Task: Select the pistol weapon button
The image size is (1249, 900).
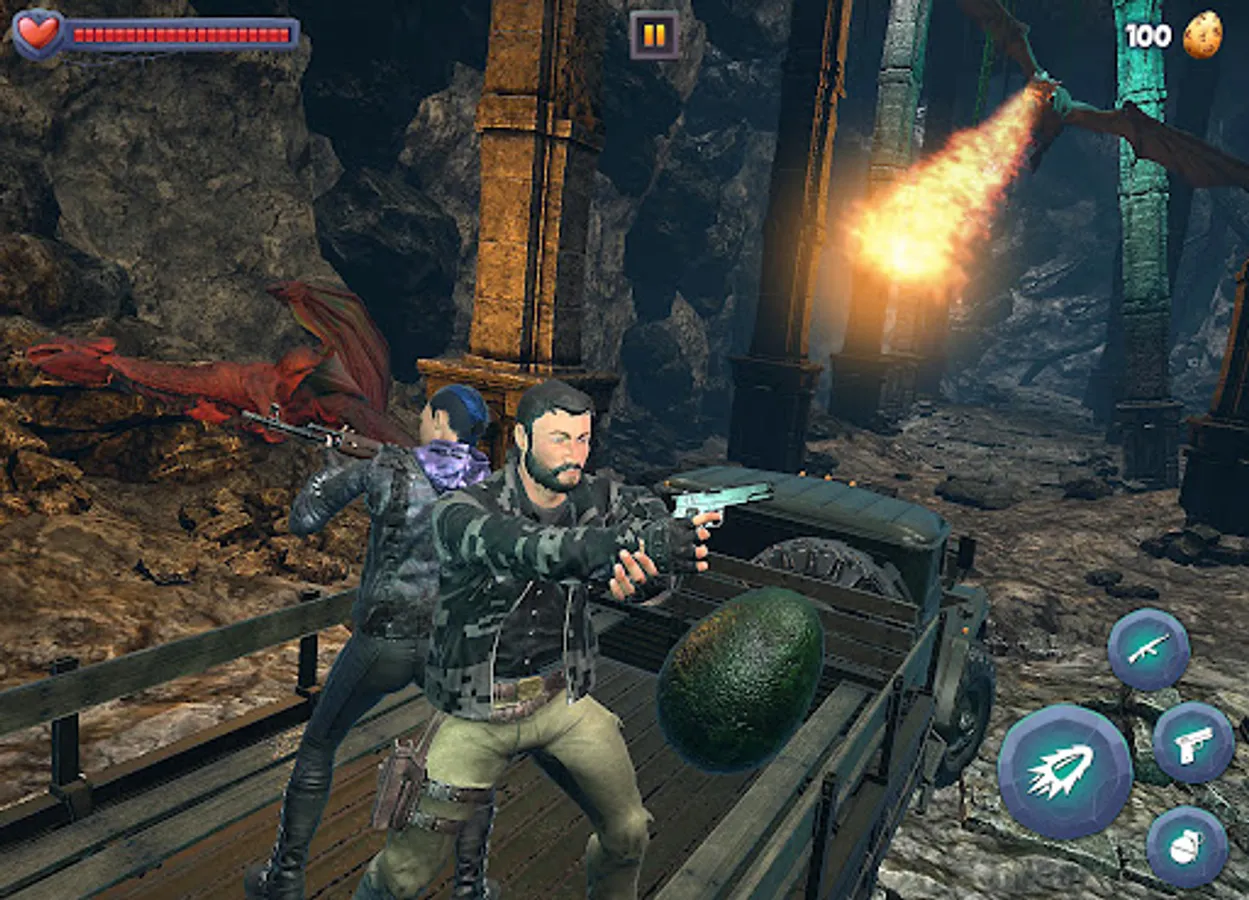Action: [1192, 742]
